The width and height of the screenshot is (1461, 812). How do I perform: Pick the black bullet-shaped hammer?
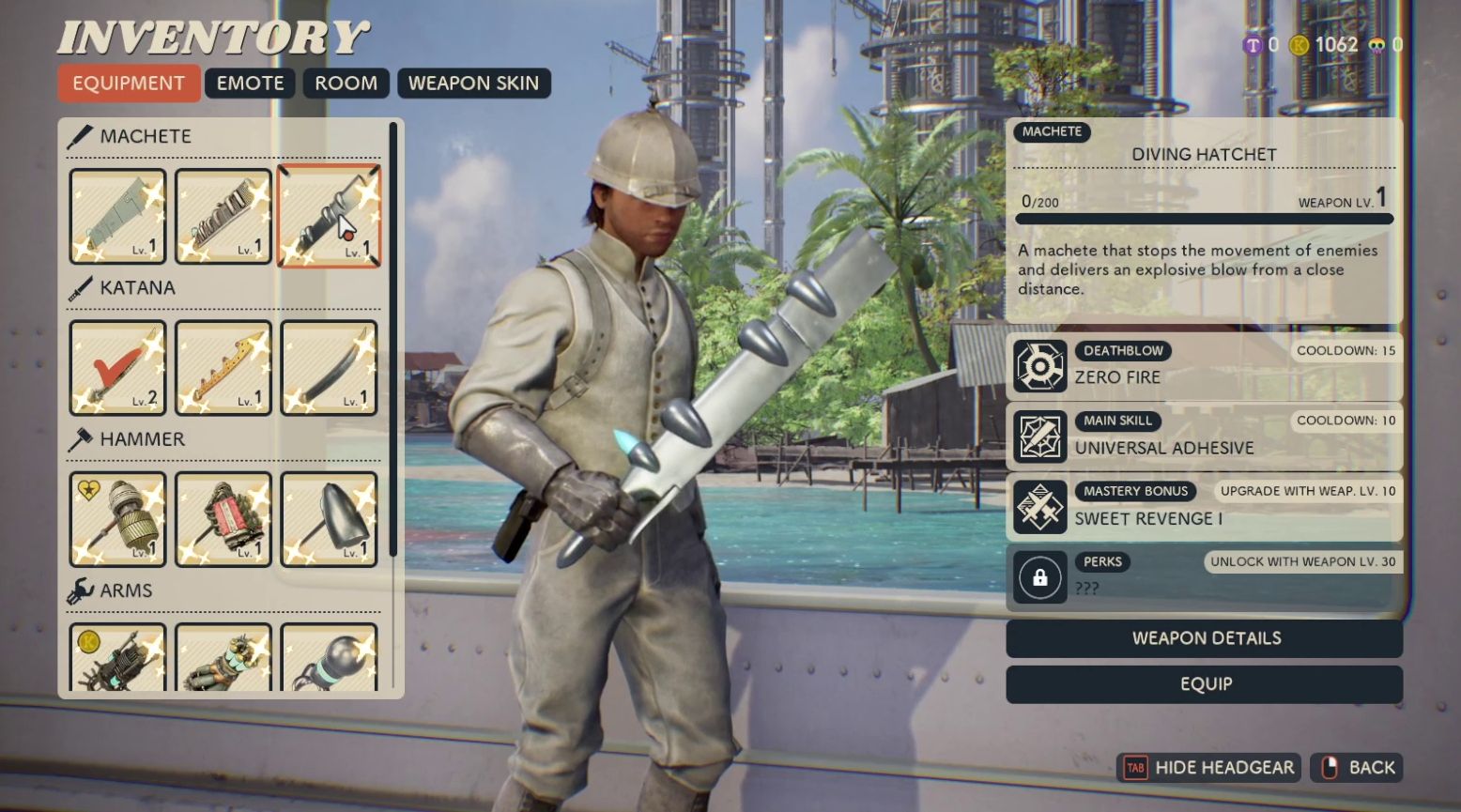point(329,519)
